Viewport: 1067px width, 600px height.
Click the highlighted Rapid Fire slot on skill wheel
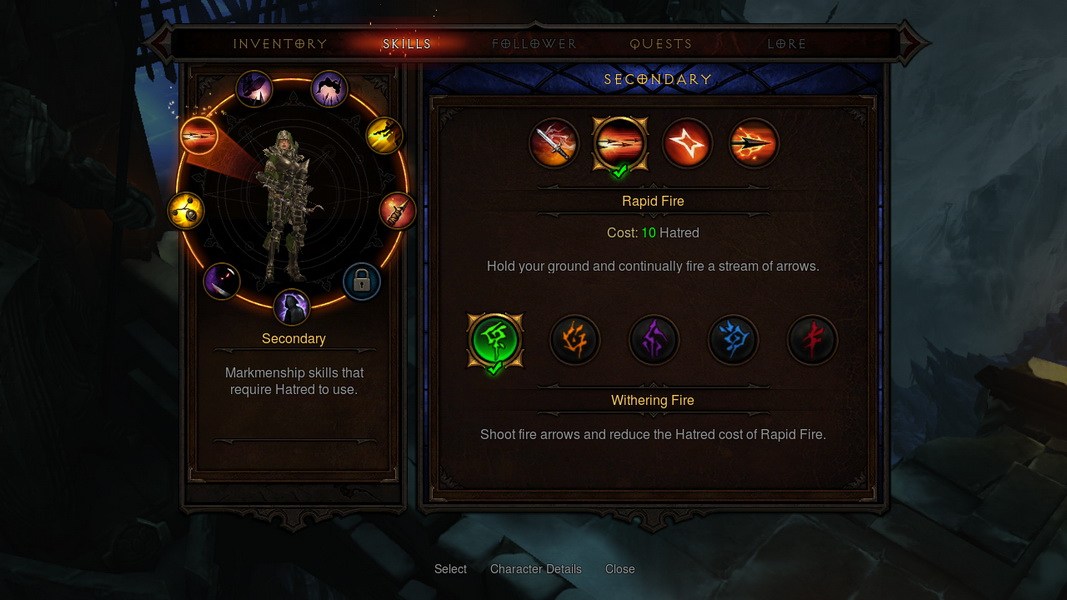pos(199,135)
